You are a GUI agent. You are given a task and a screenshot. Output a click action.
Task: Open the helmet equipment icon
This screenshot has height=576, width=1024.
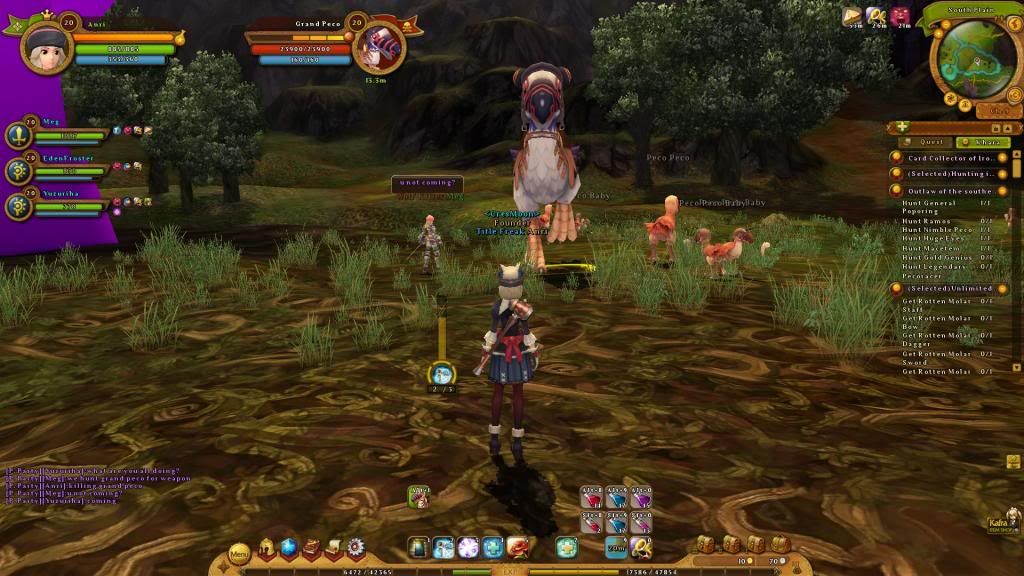click(x=268, y=548)
